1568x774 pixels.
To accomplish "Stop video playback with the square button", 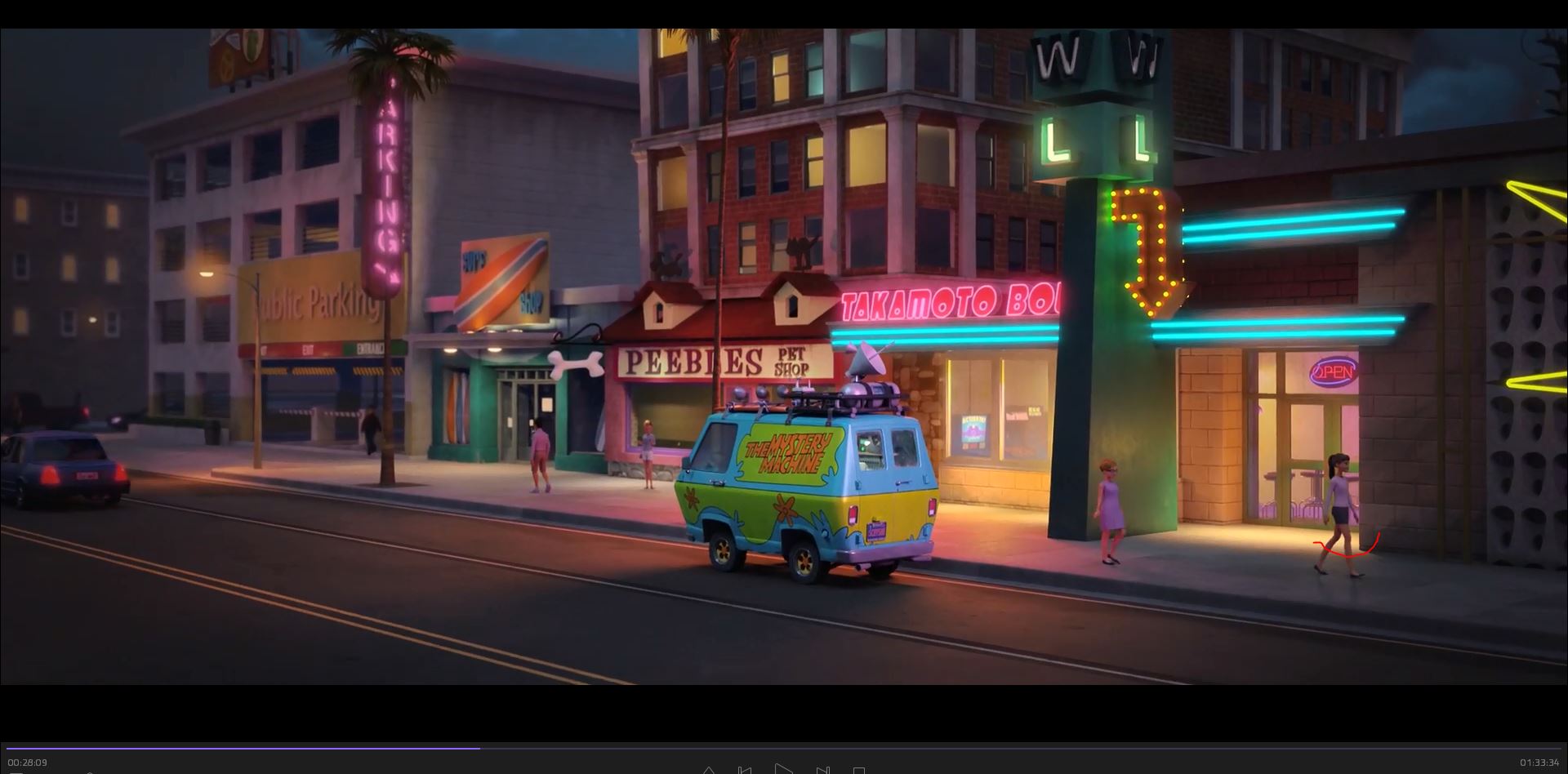I will coord(859,771).
